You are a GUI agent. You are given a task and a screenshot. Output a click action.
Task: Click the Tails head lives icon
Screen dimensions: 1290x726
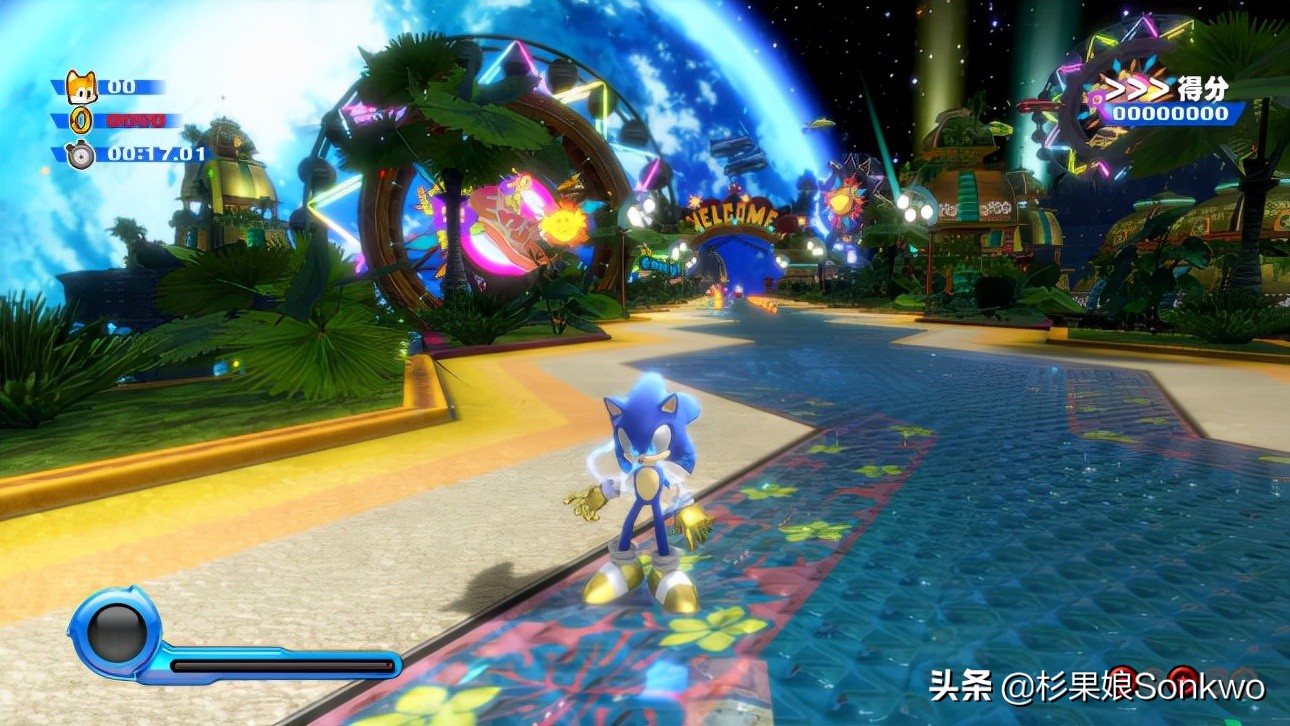coord(82,88)
